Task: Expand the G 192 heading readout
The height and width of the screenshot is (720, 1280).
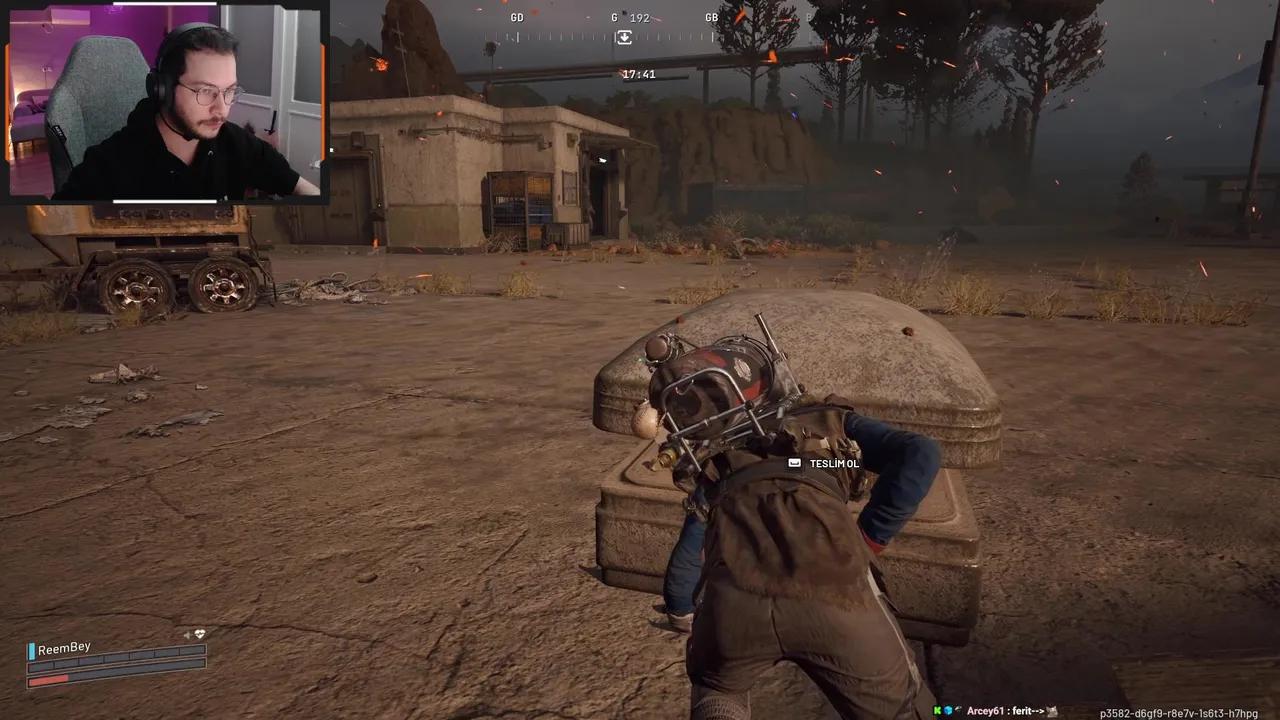Action: (x=629, y=17)
